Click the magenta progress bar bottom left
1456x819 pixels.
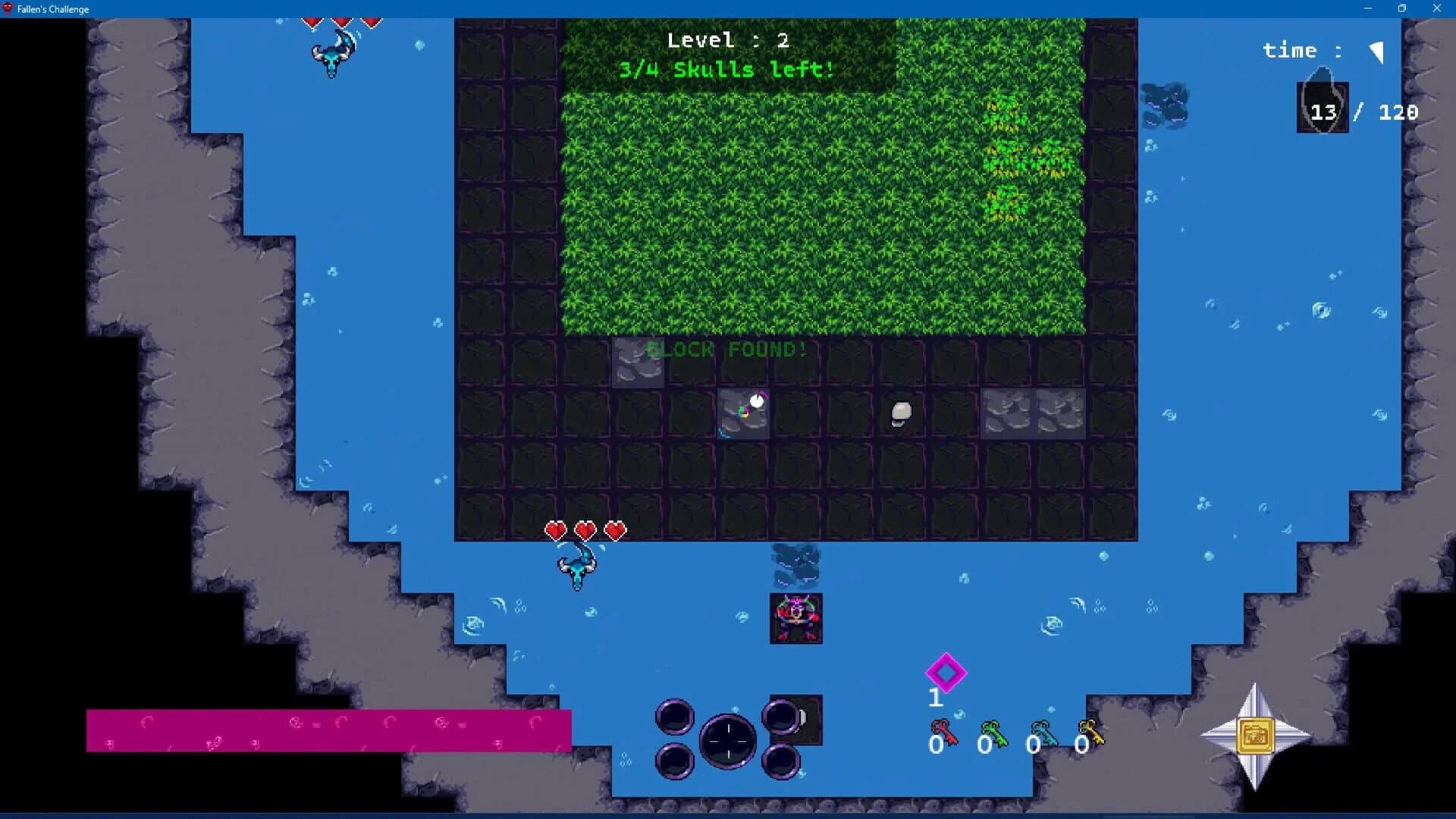click(330, 730)
